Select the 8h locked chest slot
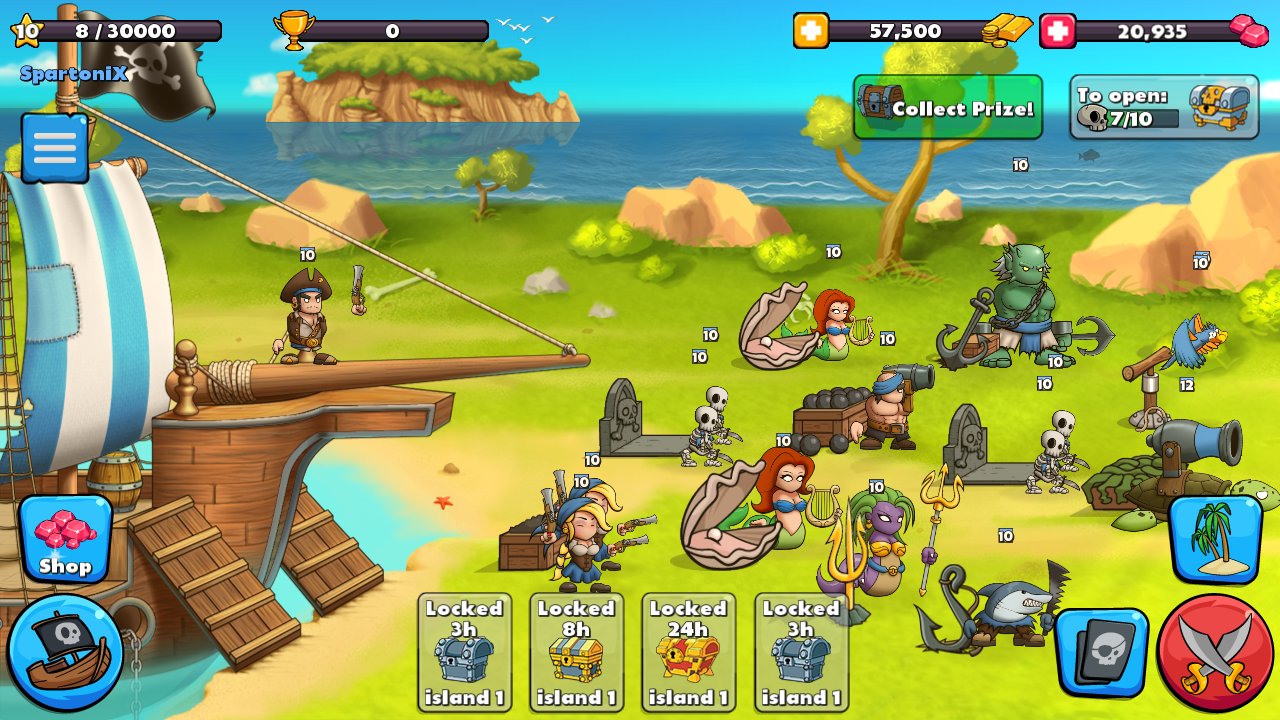 576,653
